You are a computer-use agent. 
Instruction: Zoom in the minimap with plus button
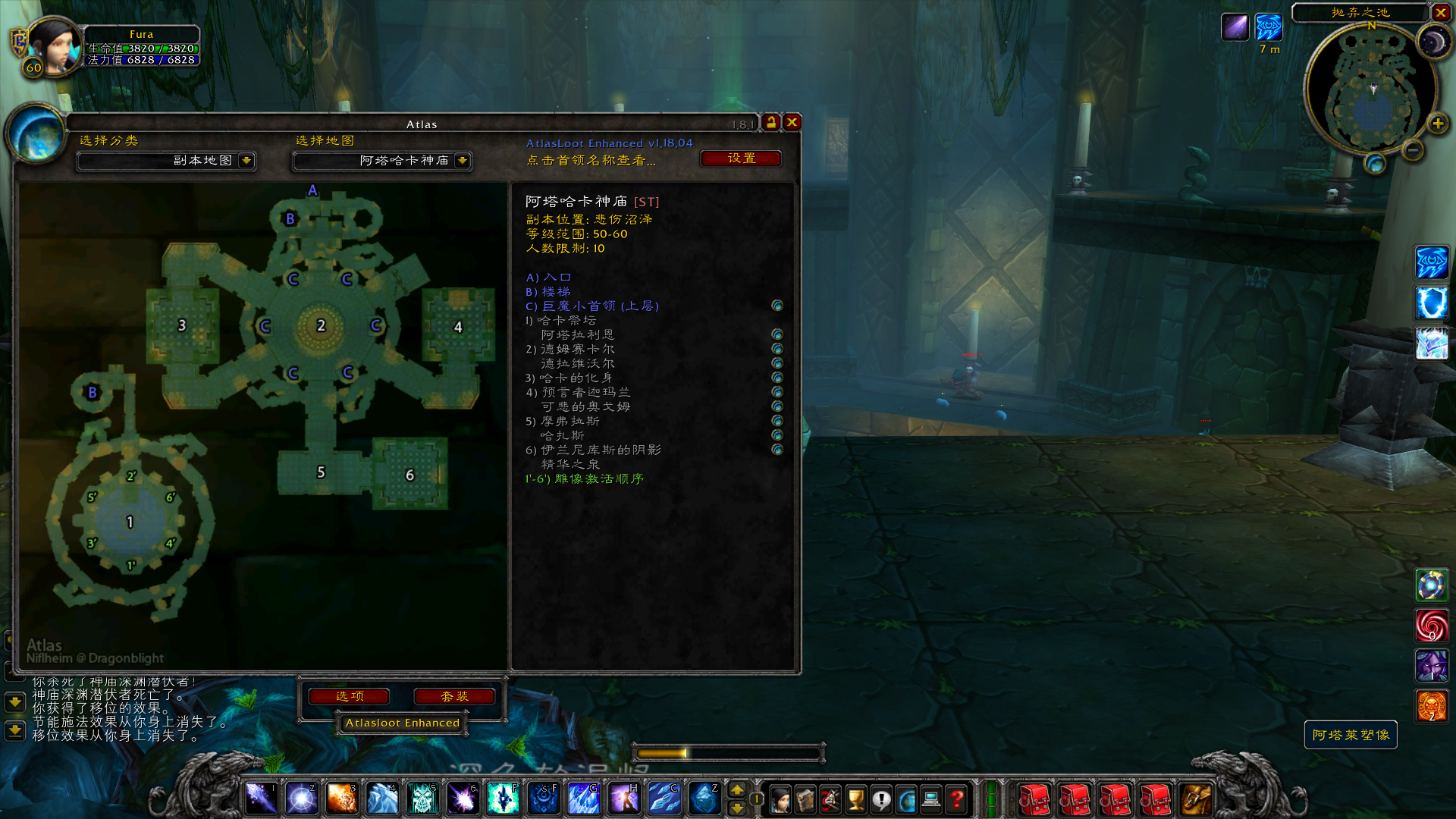pyautogui.click(x=1437, y=124)
